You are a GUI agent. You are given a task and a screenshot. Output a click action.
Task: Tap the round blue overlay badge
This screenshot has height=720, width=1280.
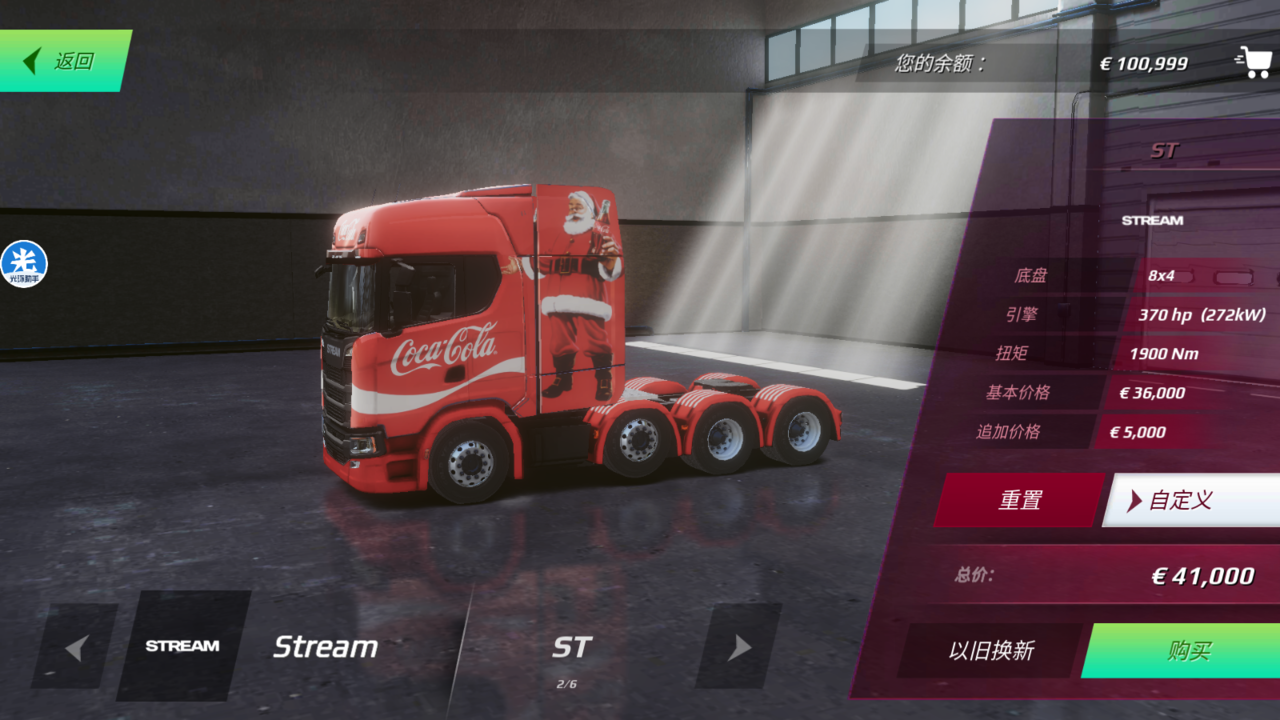[x=24, y=264]
